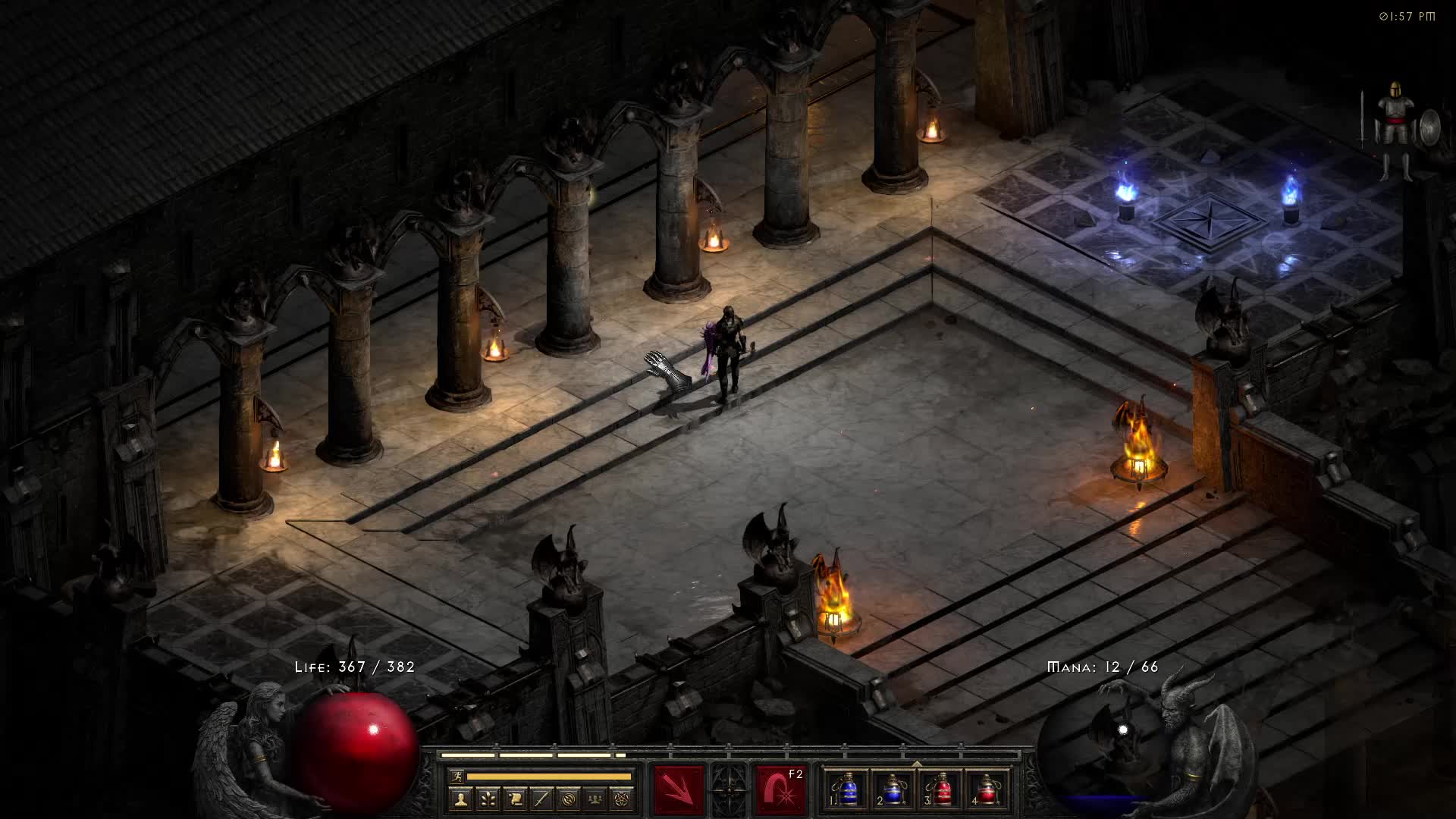
Task: Use the mana potion in belt slot 2
Action: 894,790
